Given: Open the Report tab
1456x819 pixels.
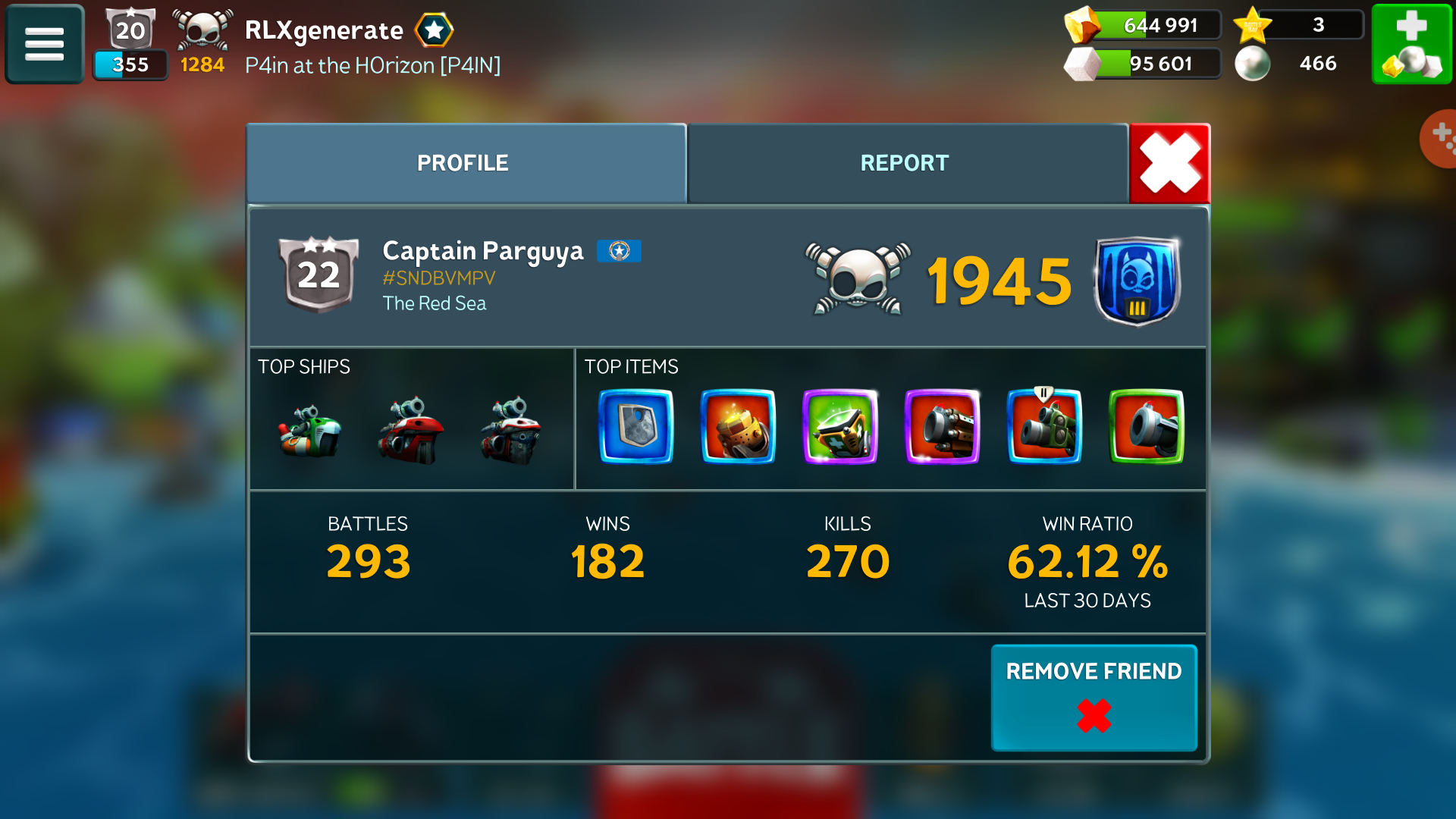Looking at the screenshot, I should click(906, 163).
